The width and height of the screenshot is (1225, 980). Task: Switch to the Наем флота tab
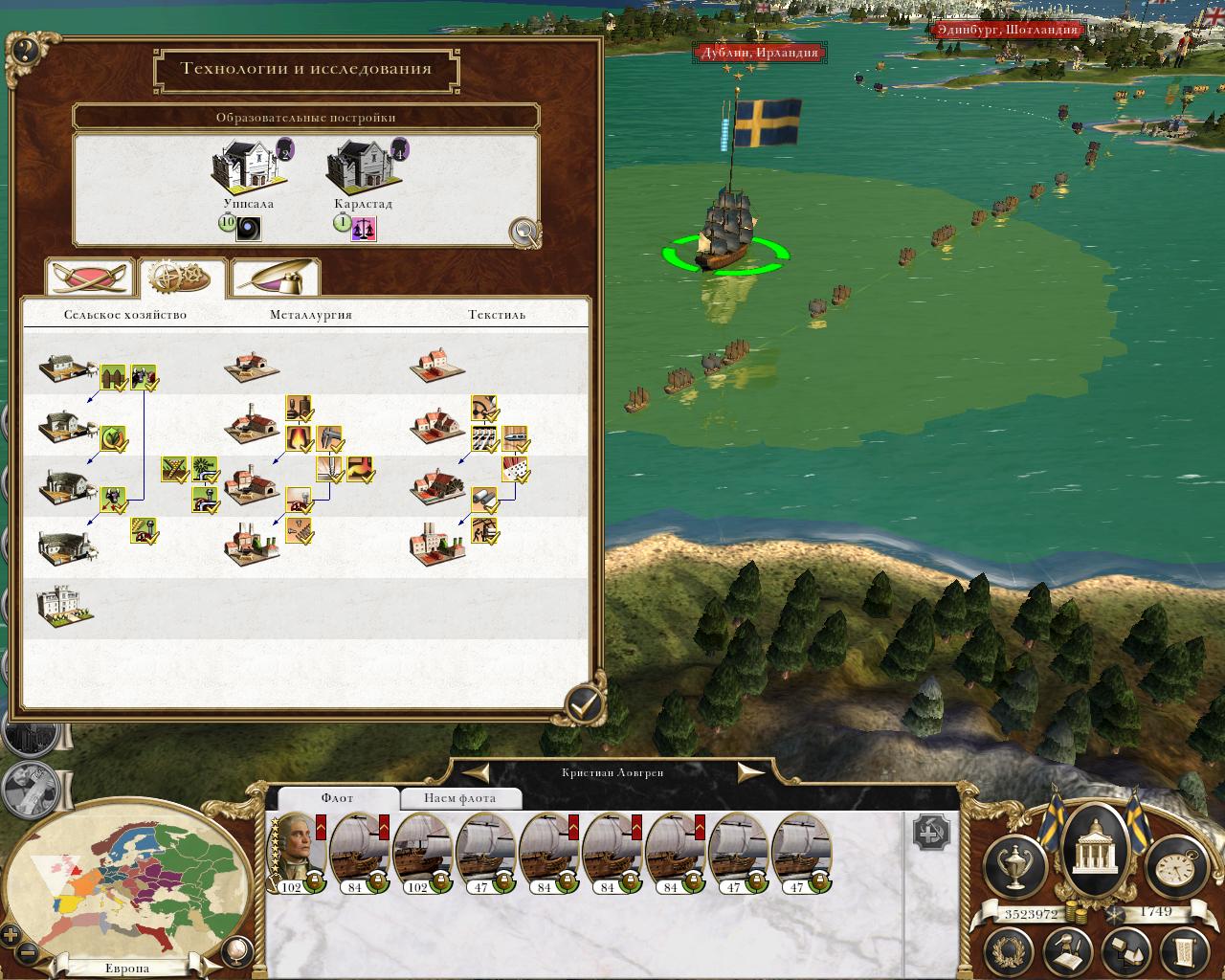click(x=459, y=798)
